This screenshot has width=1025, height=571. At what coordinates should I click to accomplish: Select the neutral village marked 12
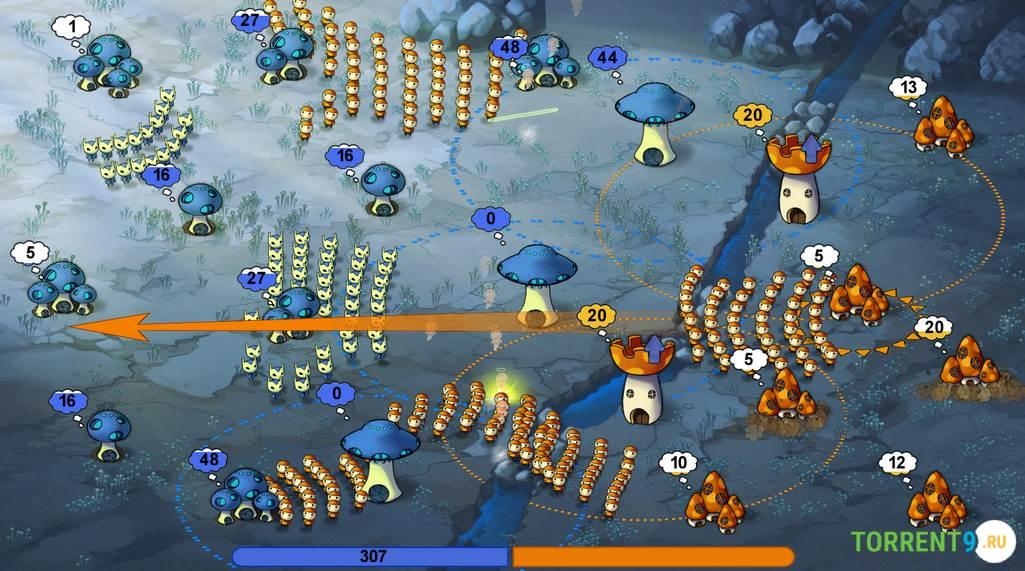(936, 499)
